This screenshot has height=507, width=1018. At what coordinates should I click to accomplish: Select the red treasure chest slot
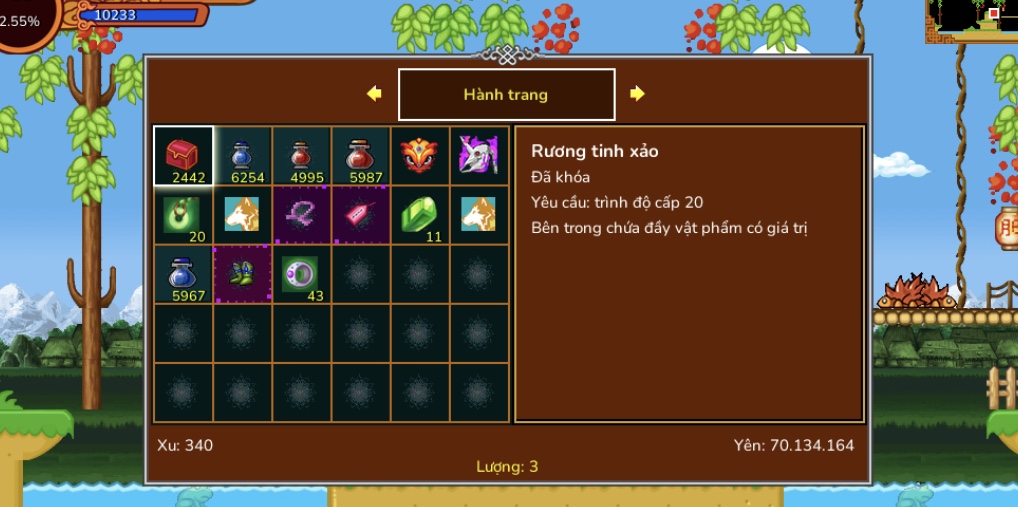pyautogui.click(x=183, y=156)
